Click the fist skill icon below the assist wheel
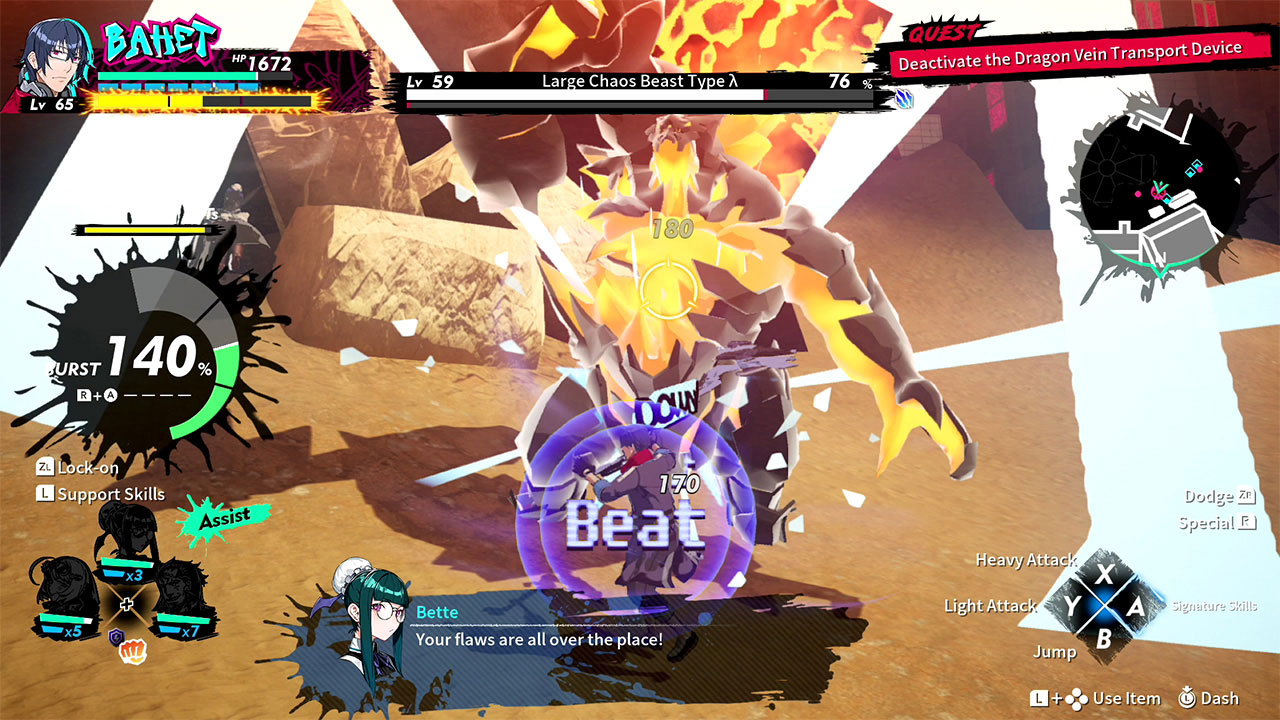This screenshot has height=720, width=1280. tap(132, 649)
